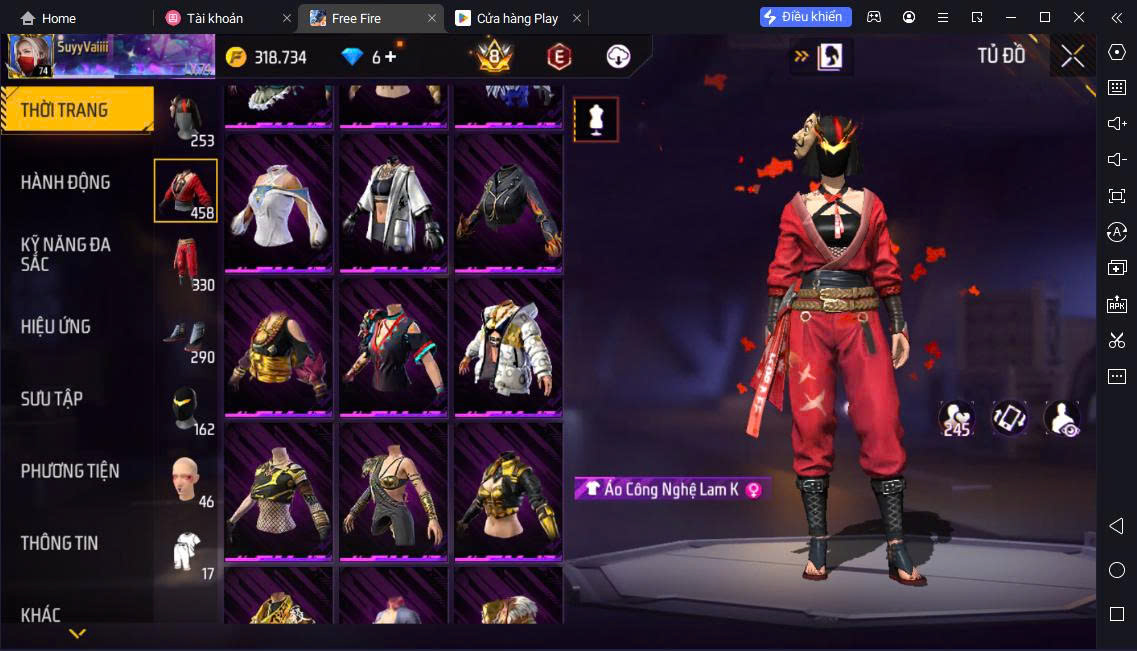Go to the Sưu Tập section
The width and height of the screenshot is (1137, 651).
pyautogui.click(x=52, y=399)
